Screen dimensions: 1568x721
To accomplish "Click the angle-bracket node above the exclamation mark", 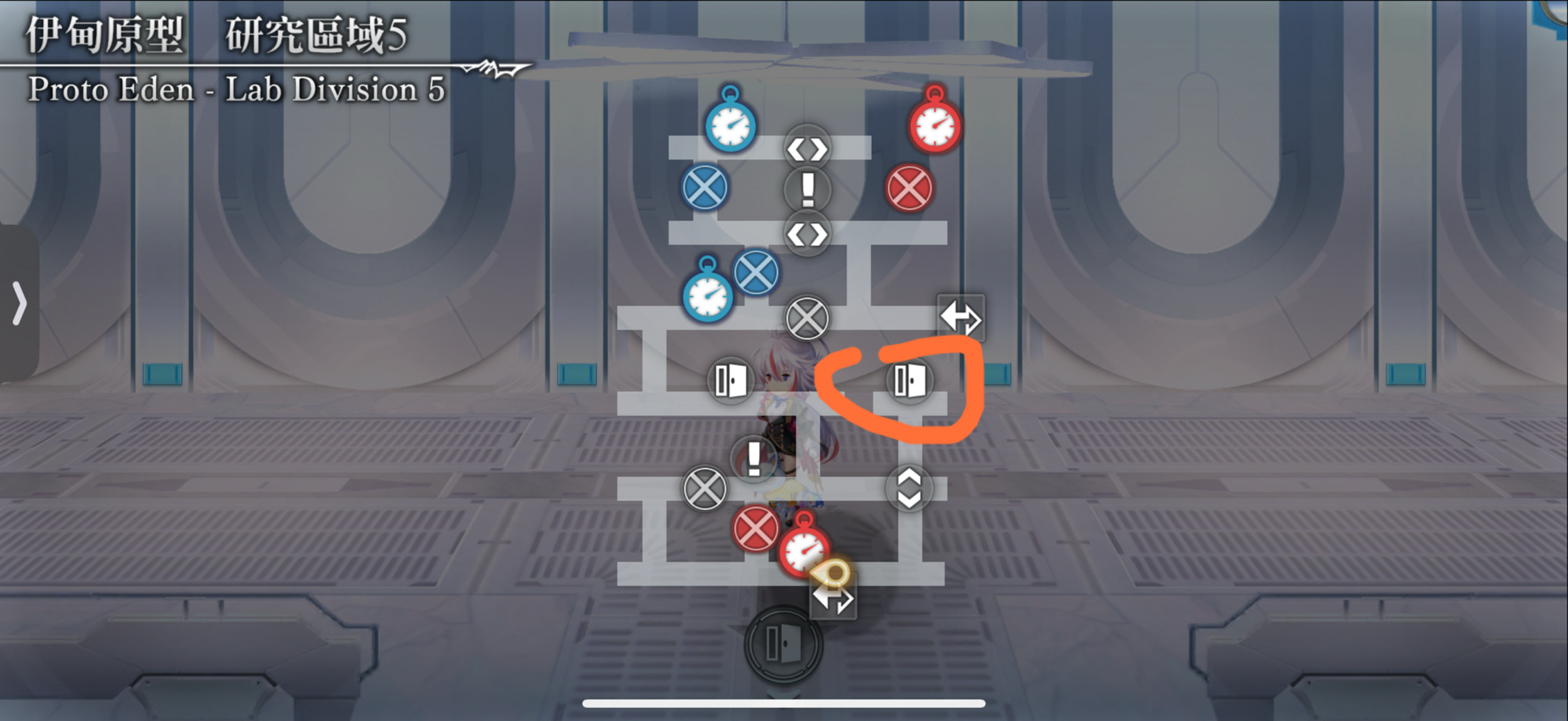I will [806, 148].
